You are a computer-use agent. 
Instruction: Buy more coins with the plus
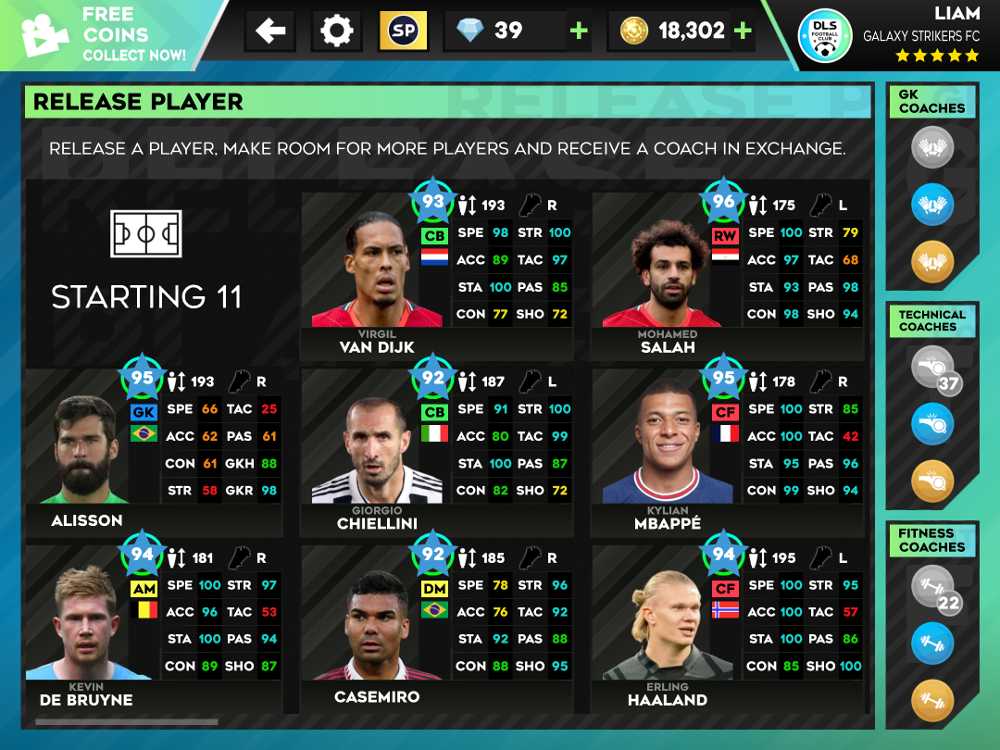742,31
